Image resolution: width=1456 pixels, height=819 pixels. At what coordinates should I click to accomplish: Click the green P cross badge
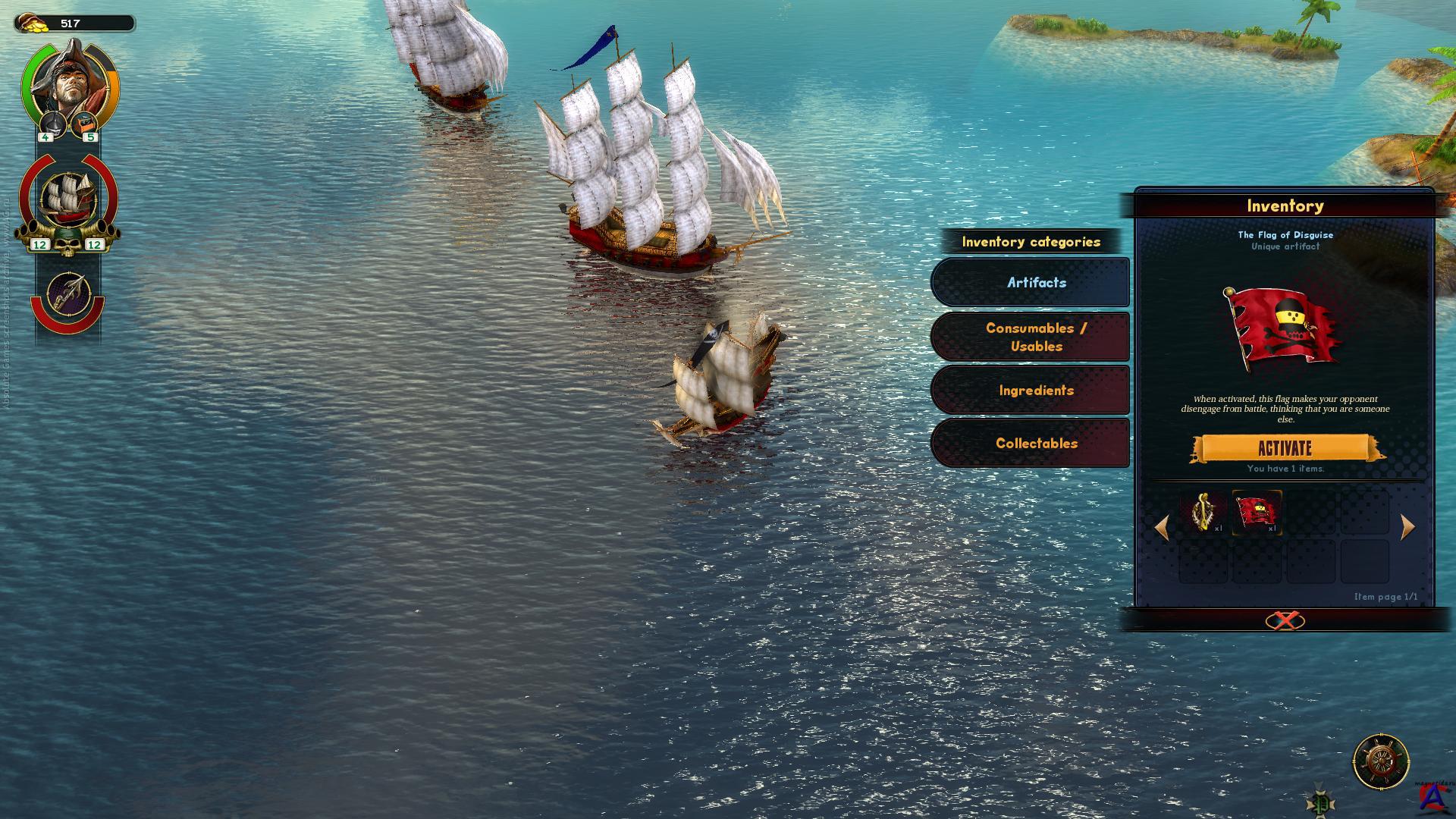(x=1319, y=802)
